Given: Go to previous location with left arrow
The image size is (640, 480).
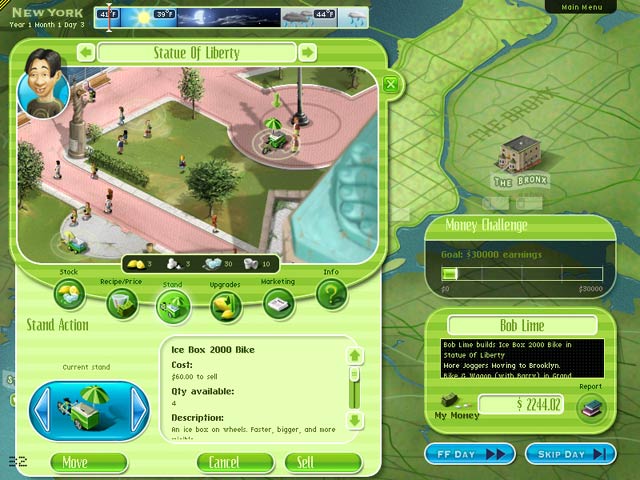Looking at the screenshot, I should click(86, 52).
